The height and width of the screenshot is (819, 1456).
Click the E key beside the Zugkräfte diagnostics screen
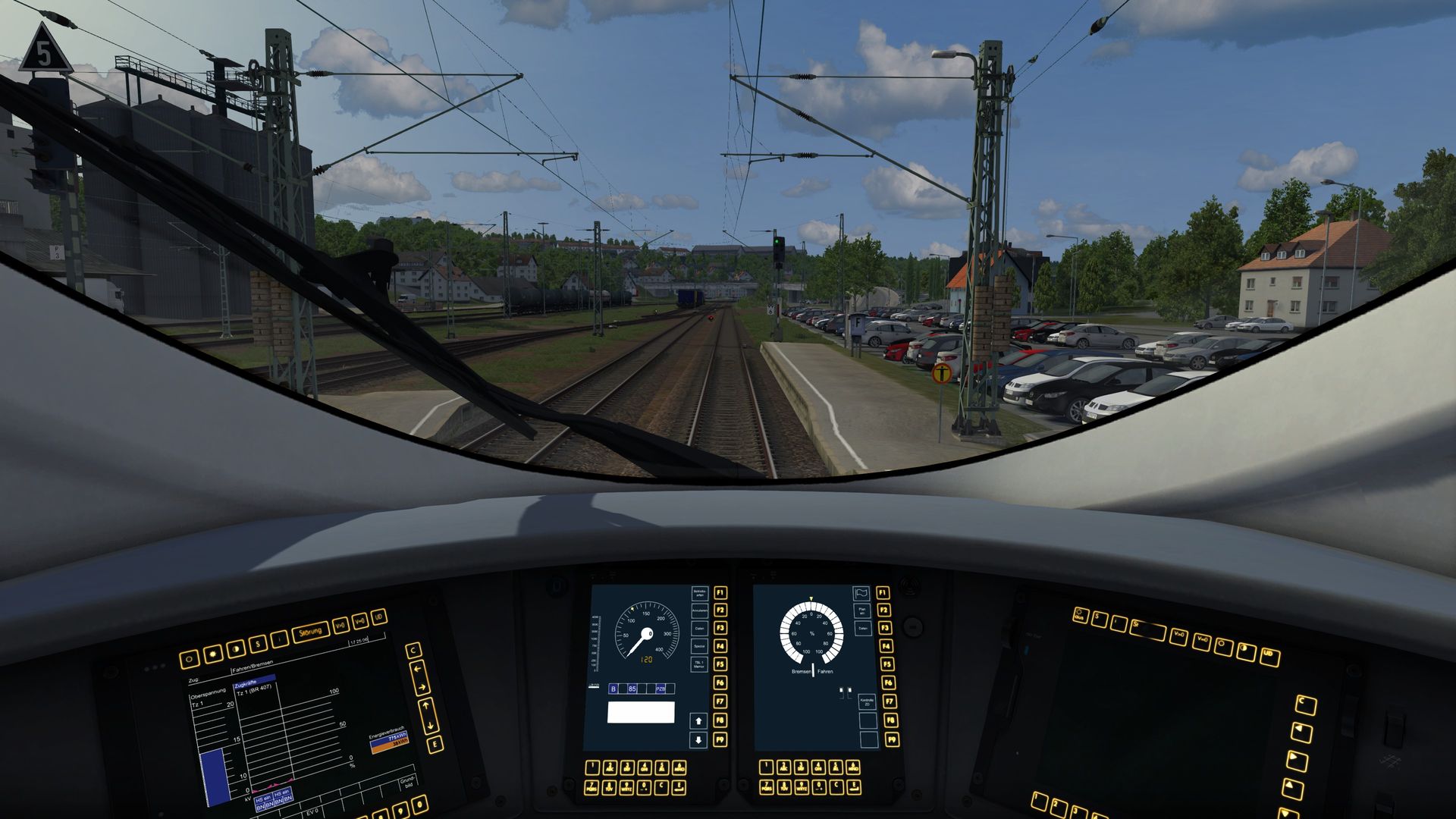pos(435,744)
